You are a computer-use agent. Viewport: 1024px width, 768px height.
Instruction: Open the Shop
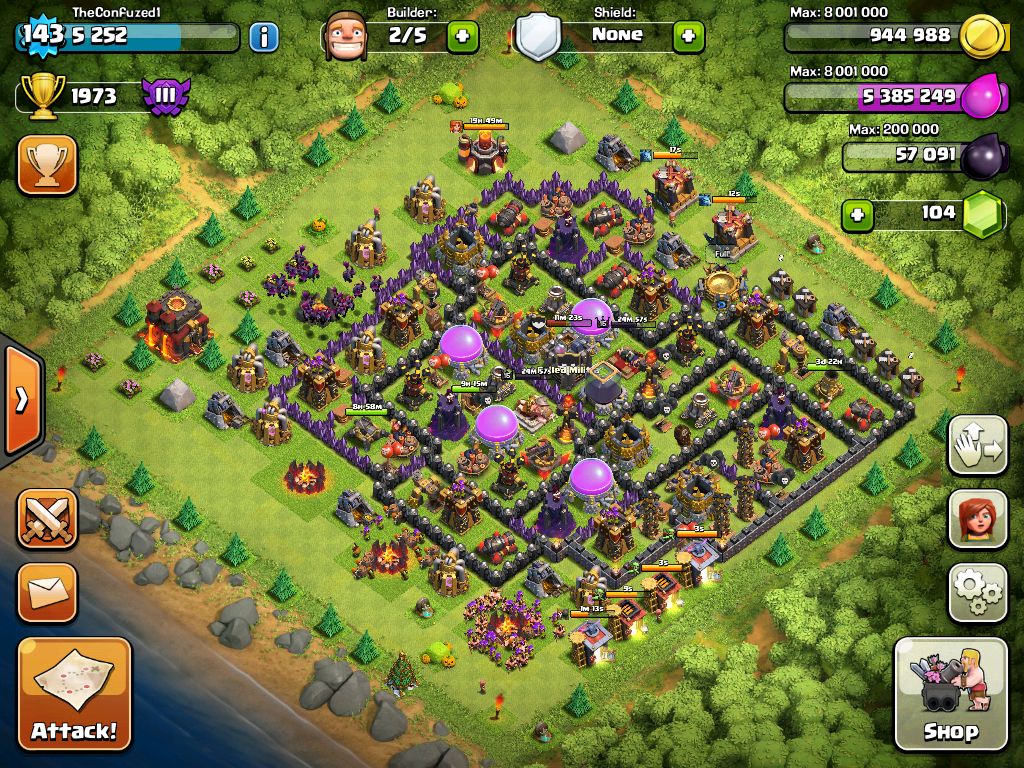[x=950, y=694]
